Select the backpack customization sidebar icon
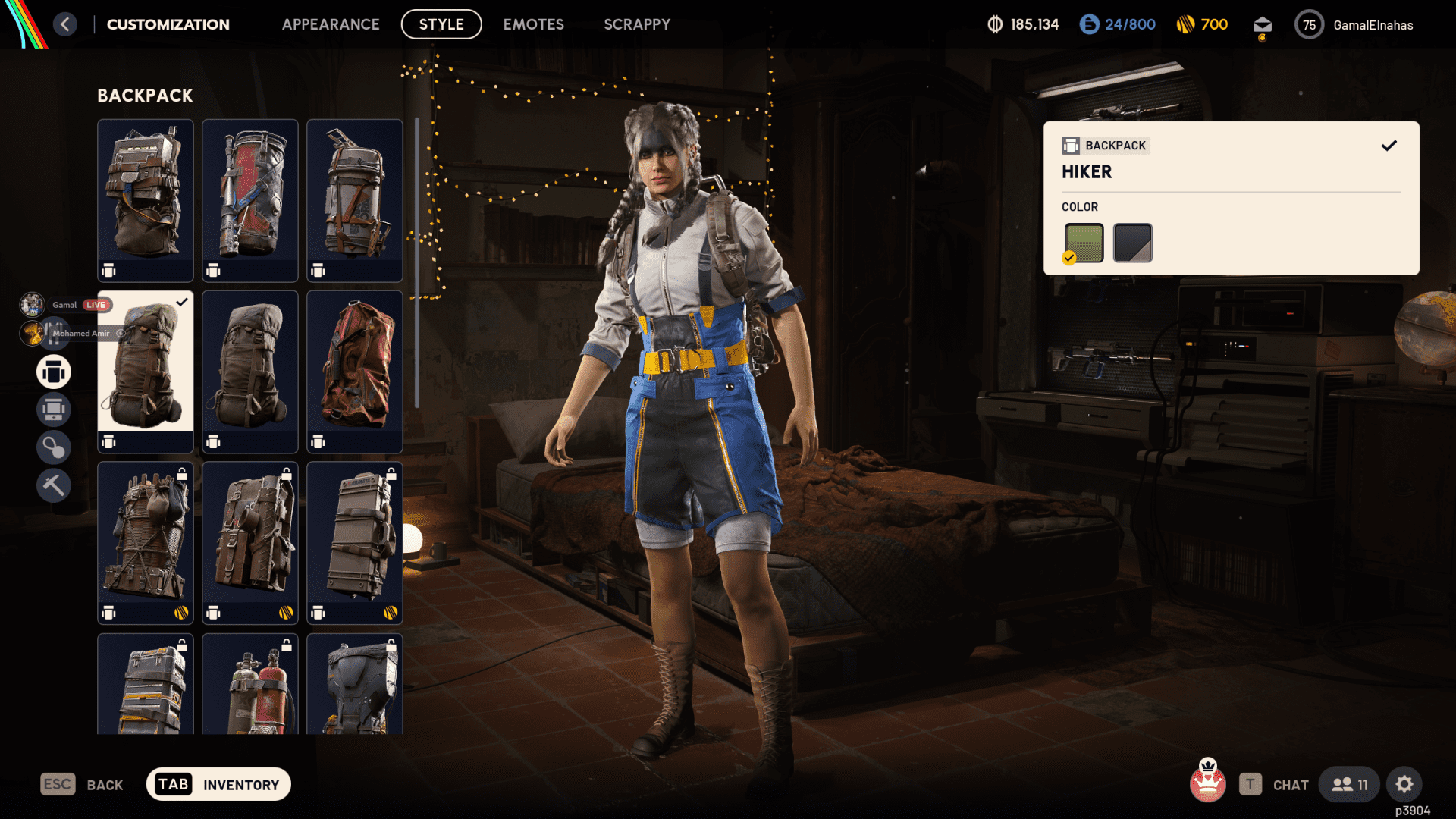1456x819 pixels. tap(53, 372)
